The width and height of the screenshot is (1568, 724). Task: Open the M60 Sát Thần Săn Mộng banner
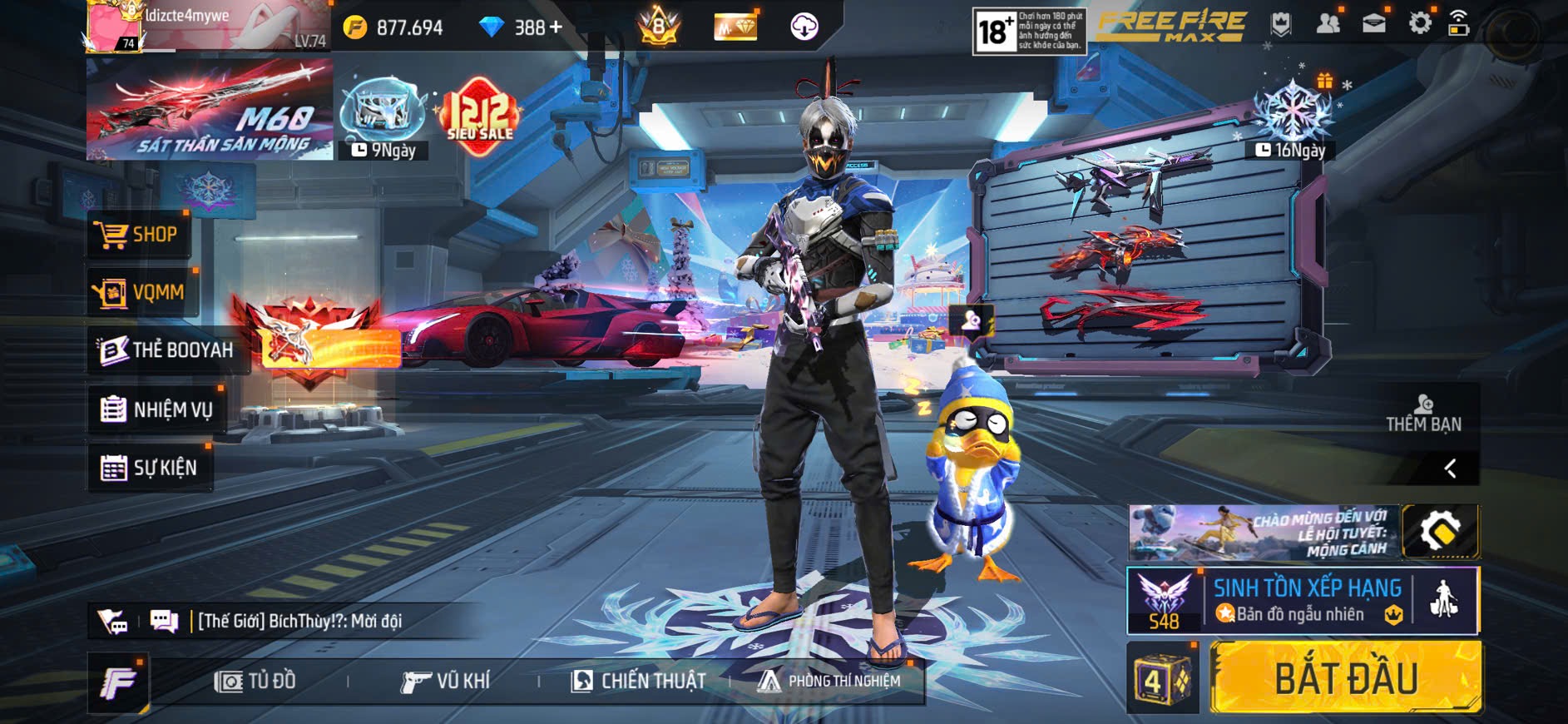click(x=210, y=110)
